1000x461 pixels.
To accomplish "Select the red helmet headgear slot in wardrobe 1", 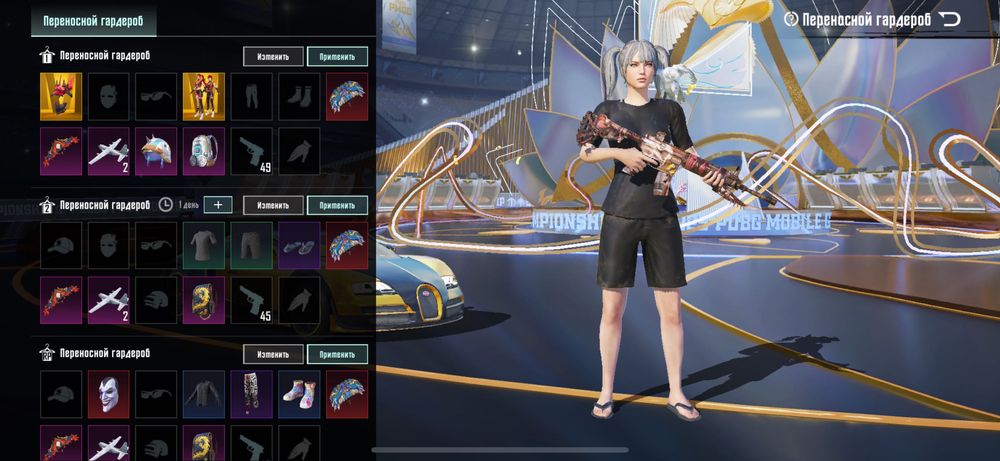I will 60,93.
